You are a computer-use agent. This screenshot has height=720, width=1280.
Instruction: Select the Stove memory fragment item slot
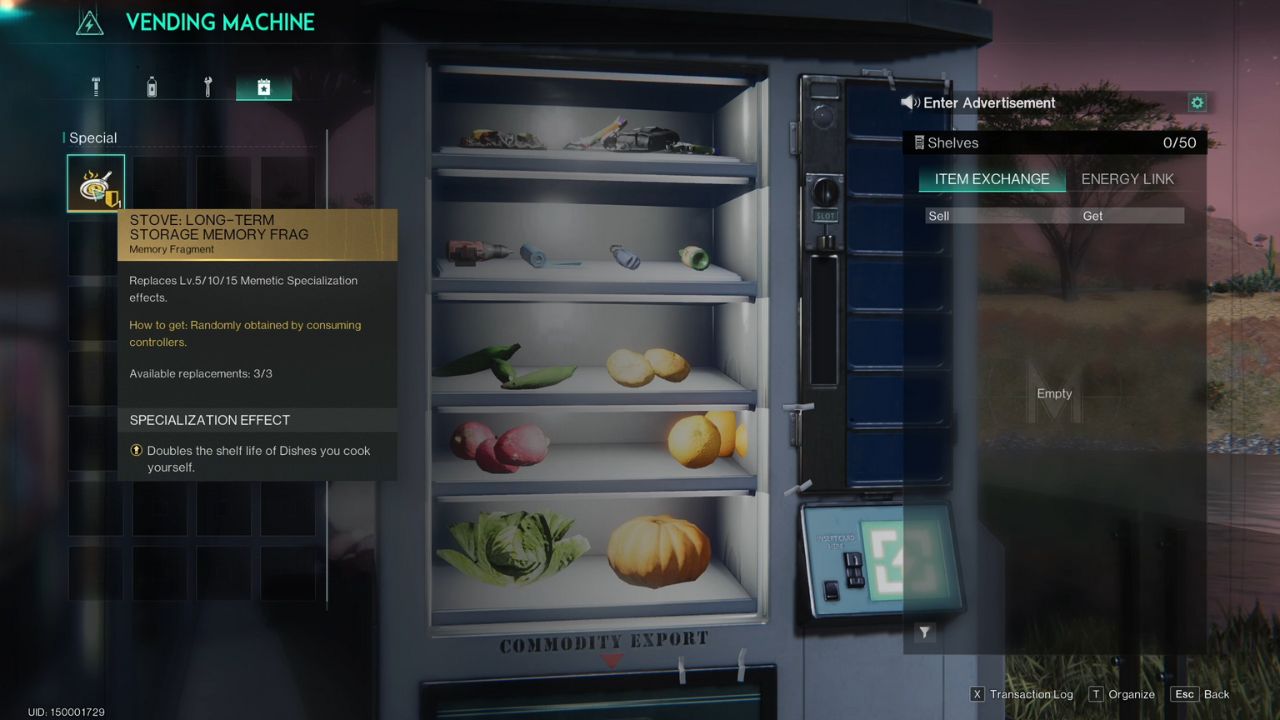tap(96, 183)
